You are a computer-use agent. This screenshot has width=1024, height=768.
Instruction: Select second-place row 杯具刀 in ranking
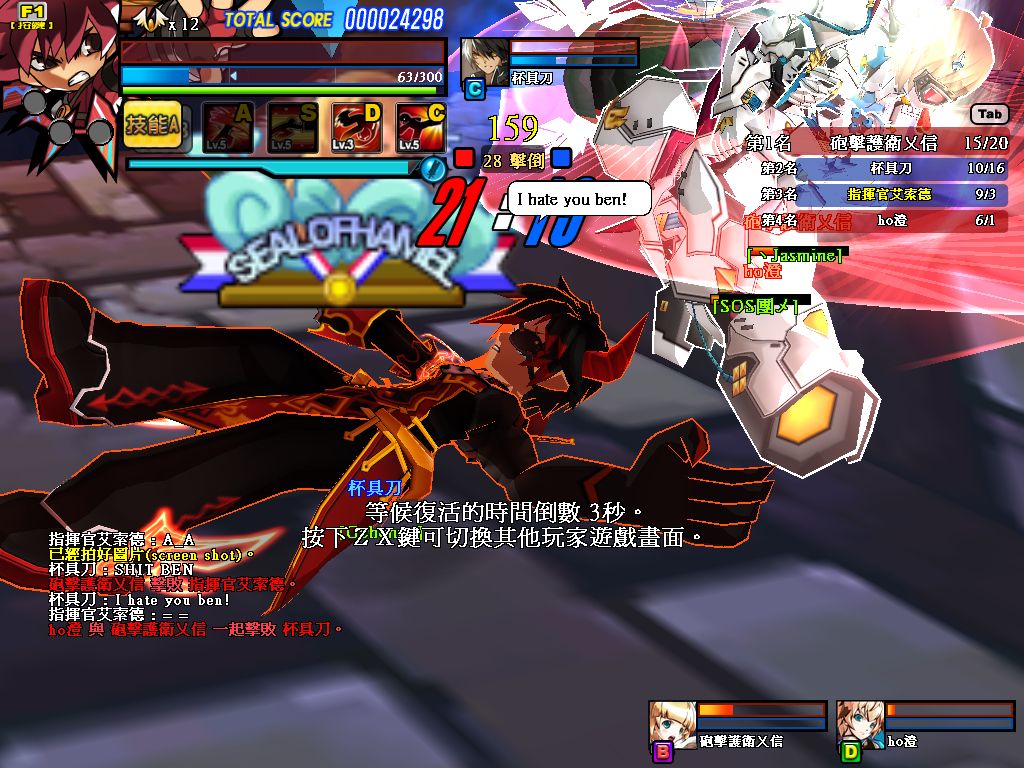[x=877, y=169]
